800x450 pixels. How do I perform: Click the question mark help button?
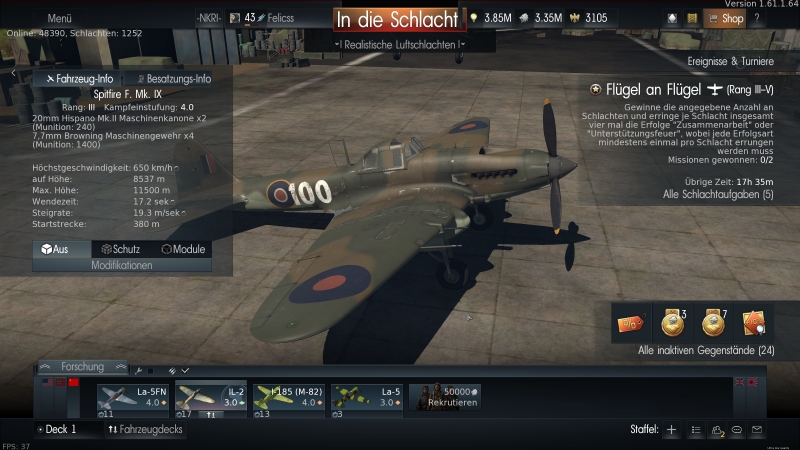coord(757,18)
